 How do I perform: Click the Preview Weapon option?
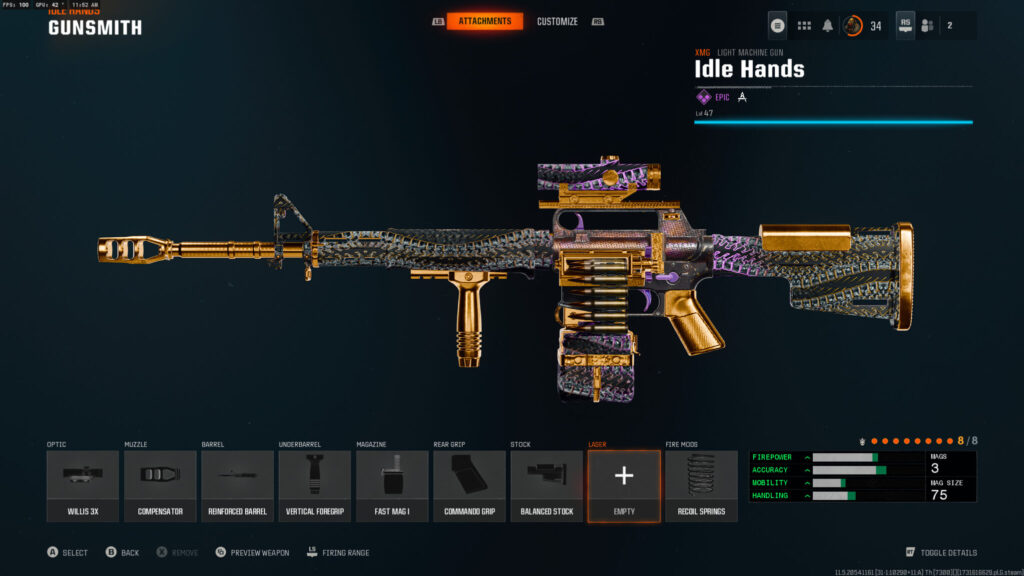(x=251, y=552)
